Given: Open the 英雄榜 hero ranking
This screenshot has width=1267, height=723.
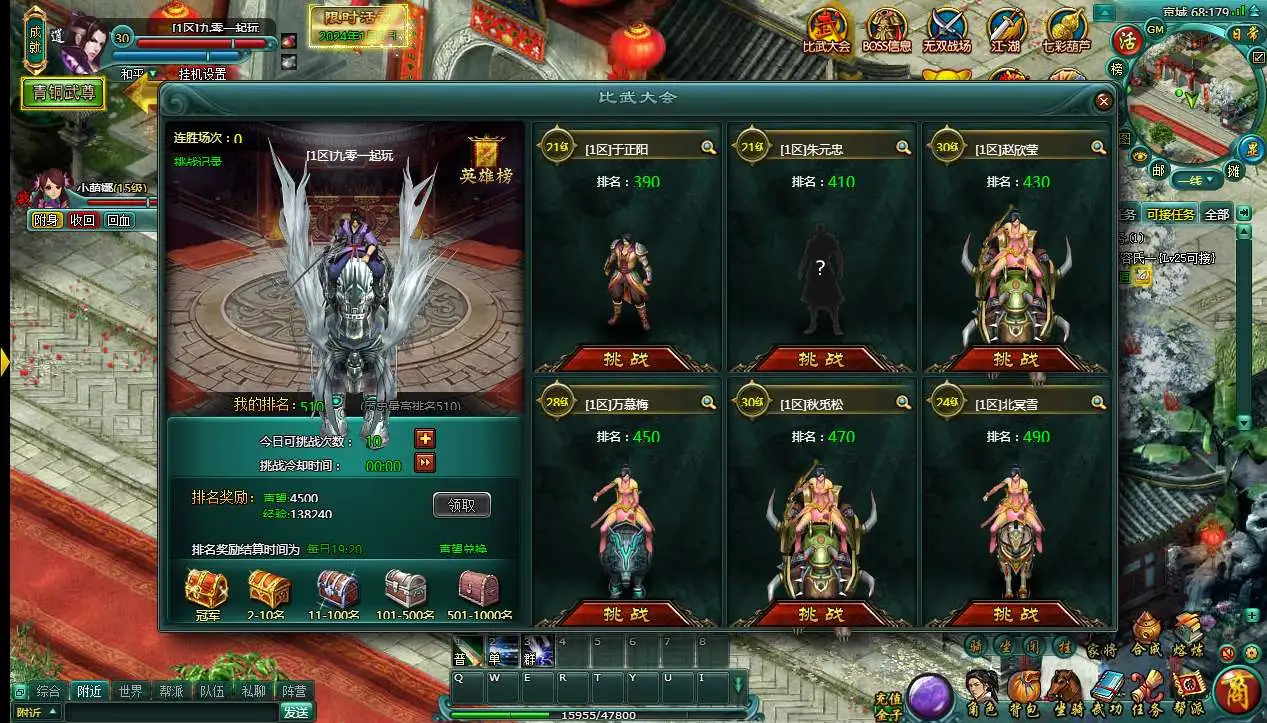Looking at the screenshot, I should click(486, 162).
